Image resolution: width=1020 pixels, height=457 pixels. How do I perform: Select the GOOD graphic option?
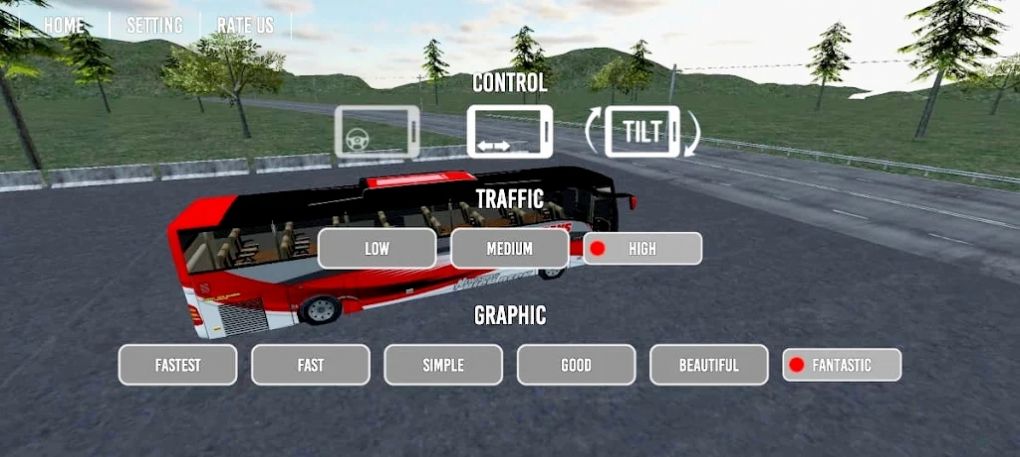576,365
